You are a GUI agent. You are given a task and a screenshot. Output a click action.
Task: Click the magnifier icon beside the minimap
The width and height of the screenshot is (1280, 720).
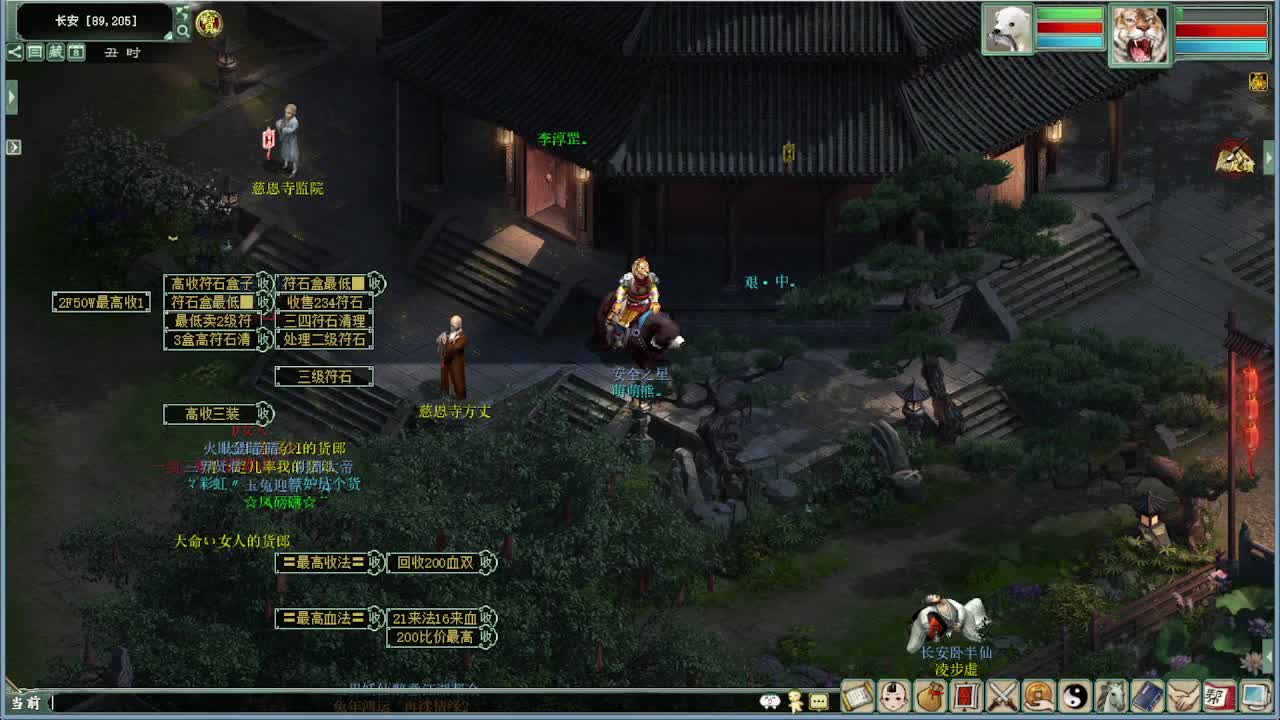[182, 30]
